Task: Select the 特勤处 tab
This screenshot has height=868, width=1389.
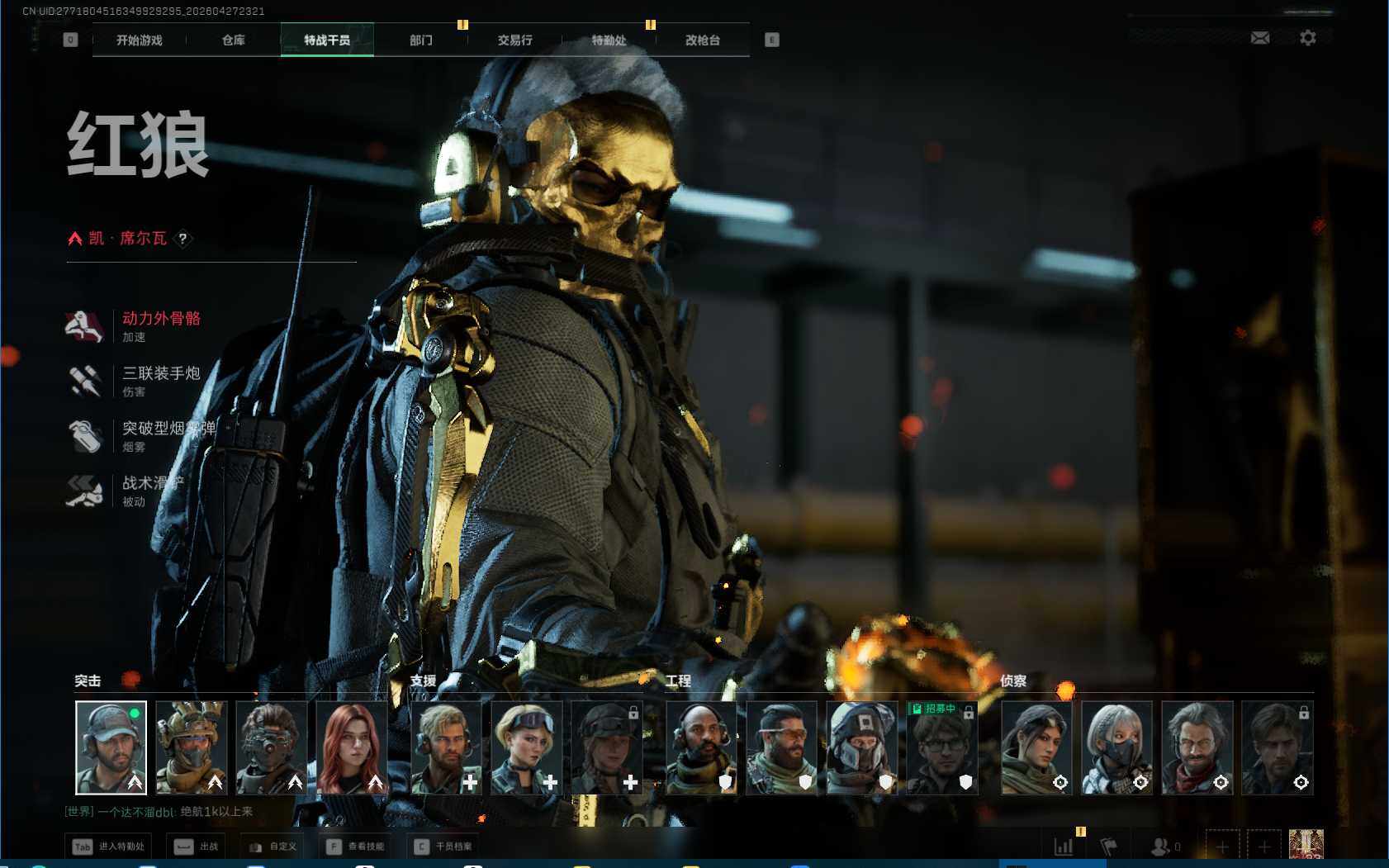Action: pos(609,40)
